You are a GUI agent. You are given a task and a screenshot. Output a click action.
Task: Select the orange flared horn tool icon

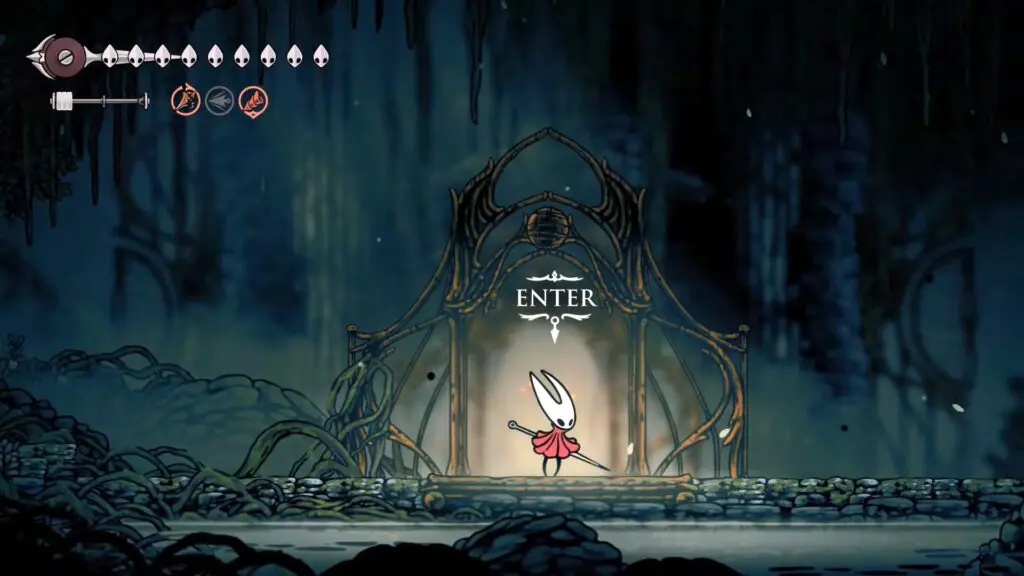coord(253,100)
